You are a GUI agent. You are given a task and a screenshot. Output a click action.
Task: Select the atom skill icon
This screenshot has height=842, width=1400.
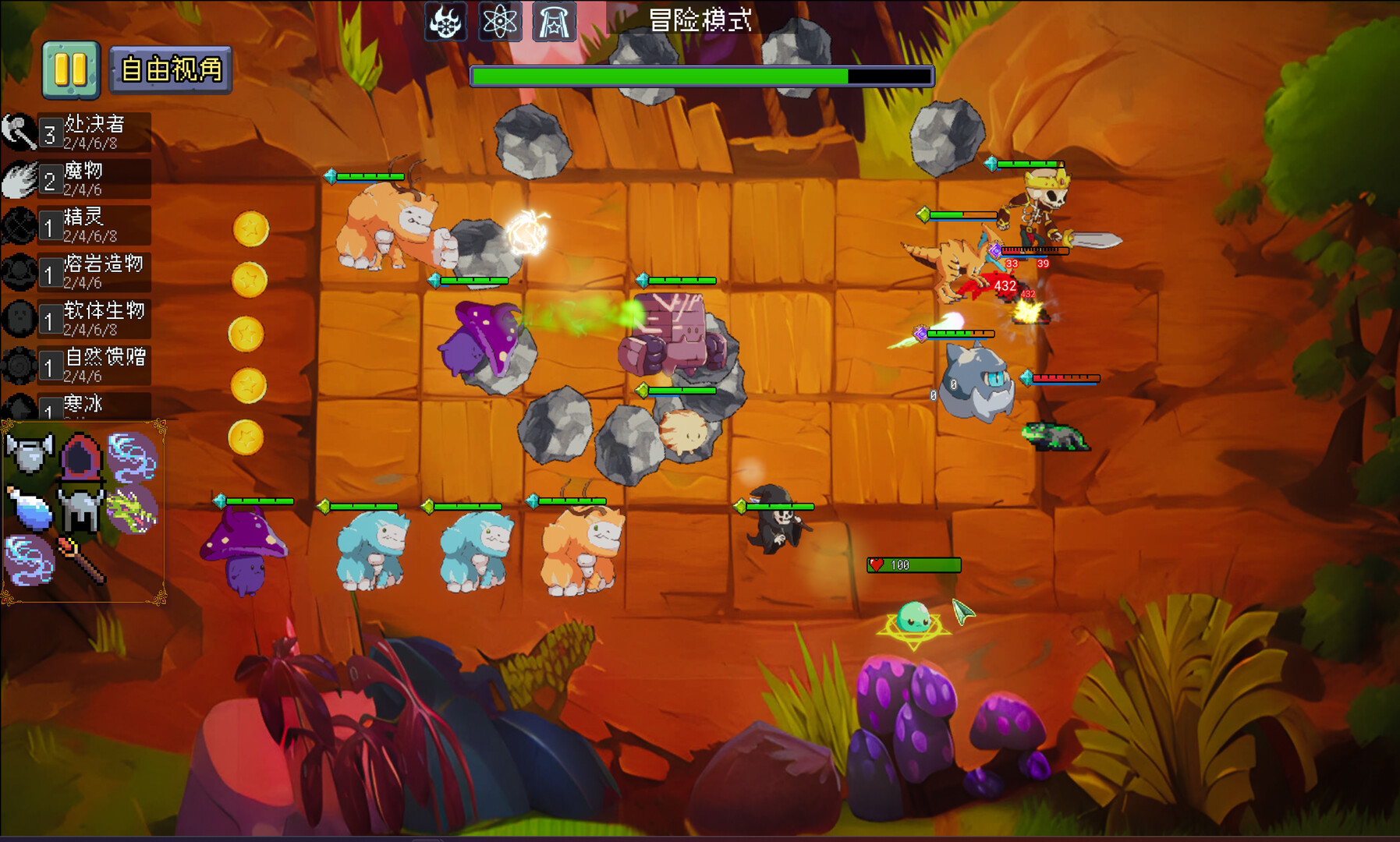coord(501,21)
